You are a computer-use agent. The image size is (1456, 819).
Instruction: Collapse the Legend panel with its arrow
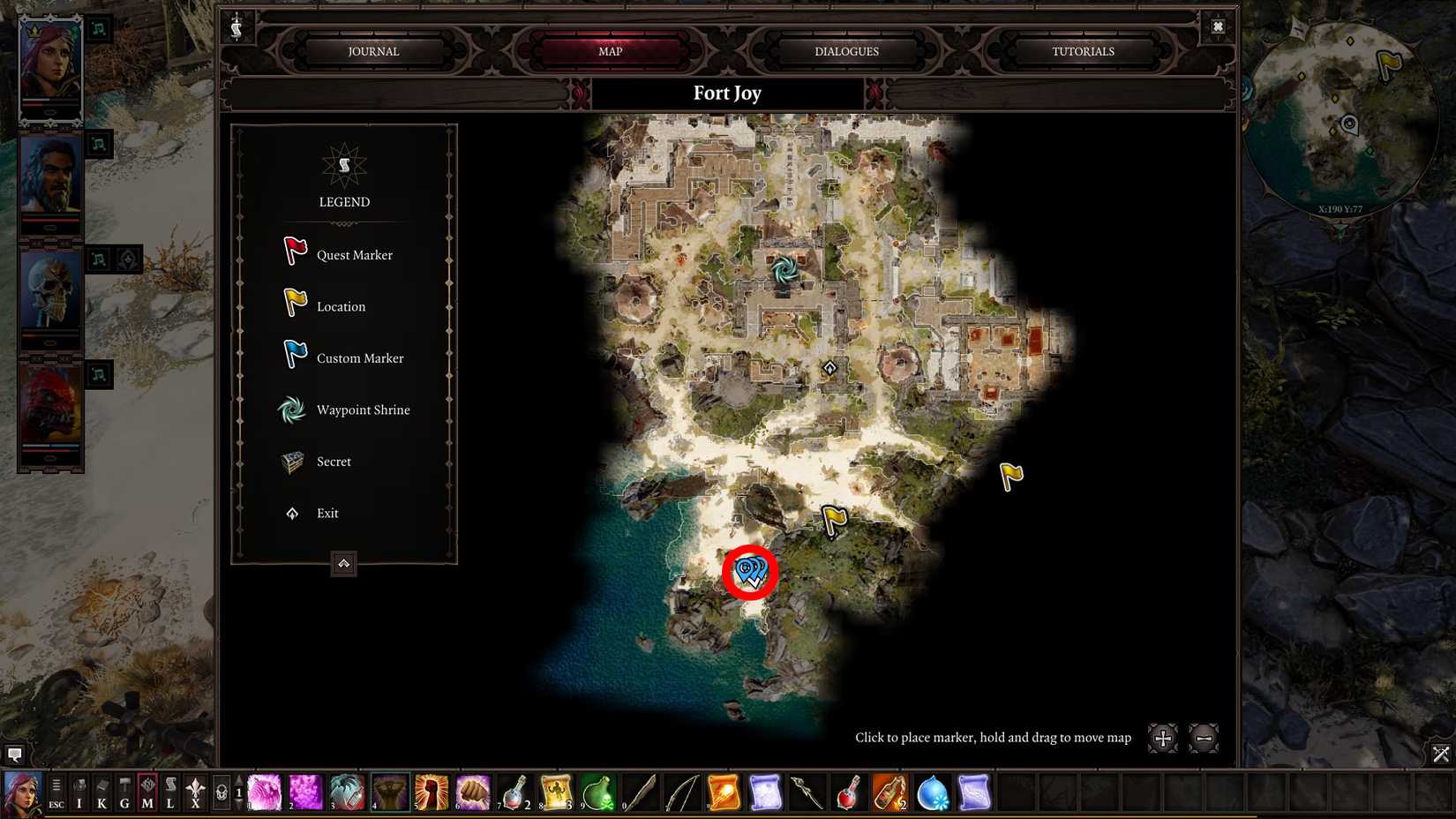(343, 564)
